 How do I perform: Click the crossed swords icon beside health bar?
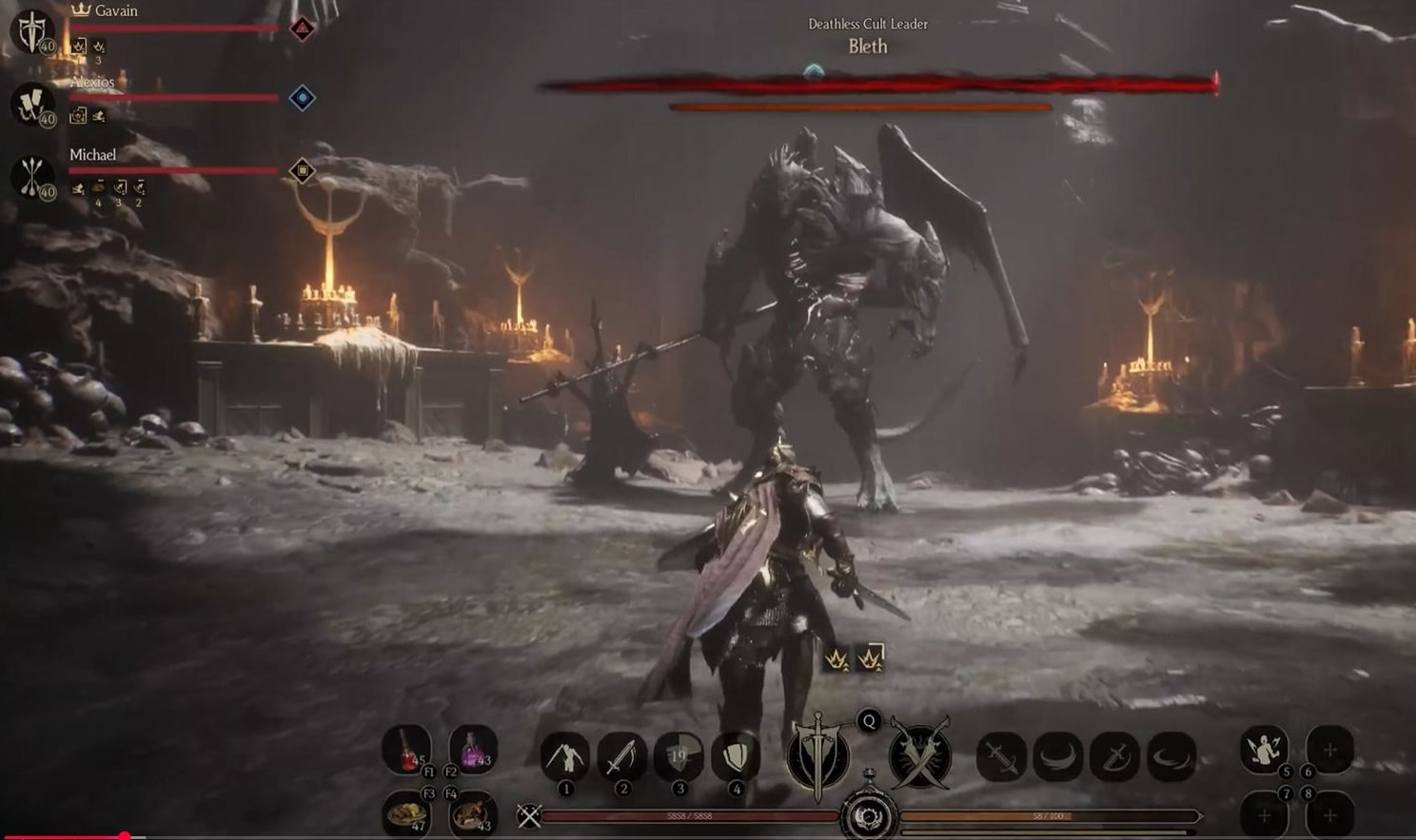(x=529, y=815)
